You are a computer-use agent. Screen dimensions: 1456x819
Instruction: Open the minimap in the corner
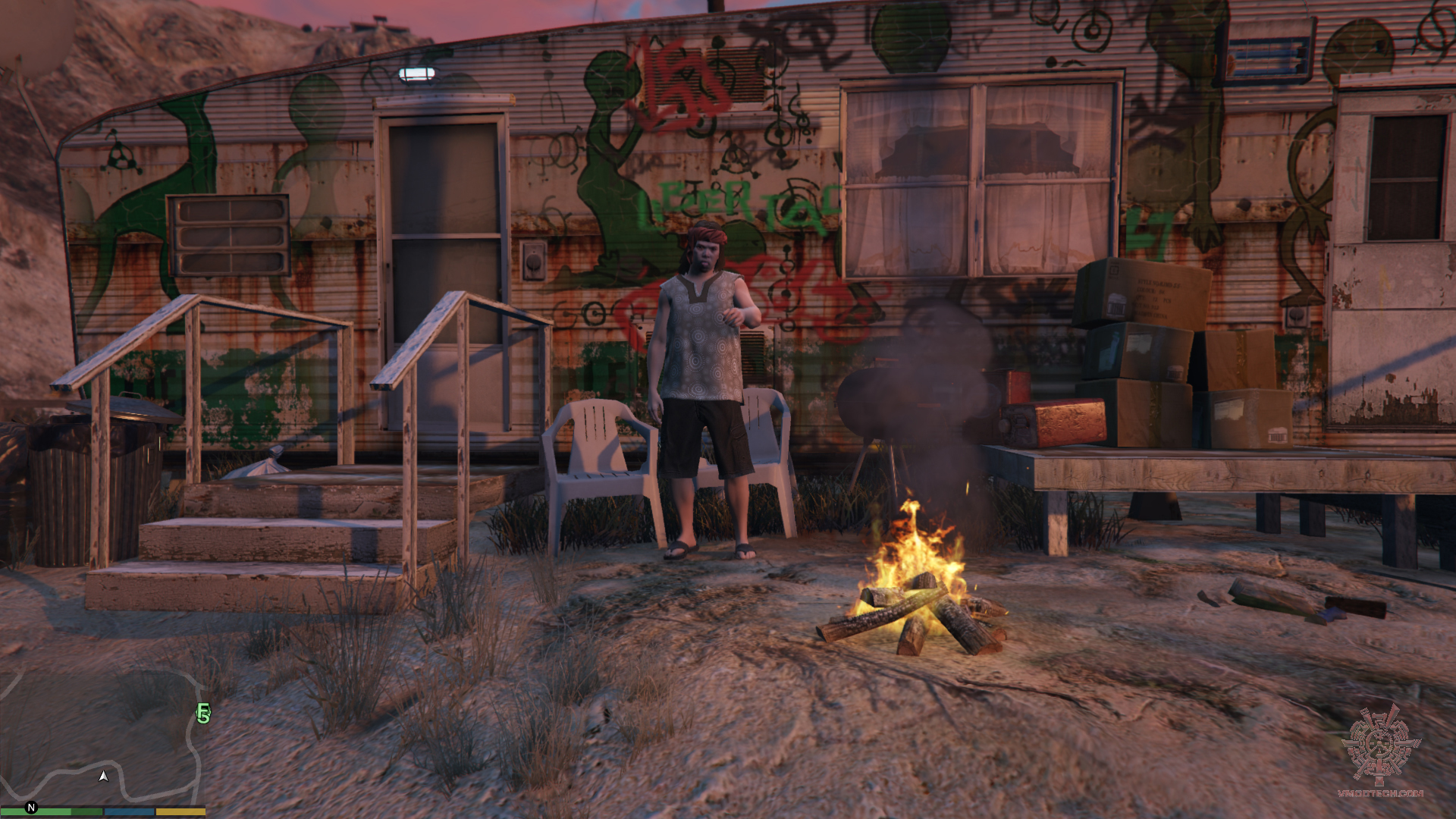(x=102, y=736)
